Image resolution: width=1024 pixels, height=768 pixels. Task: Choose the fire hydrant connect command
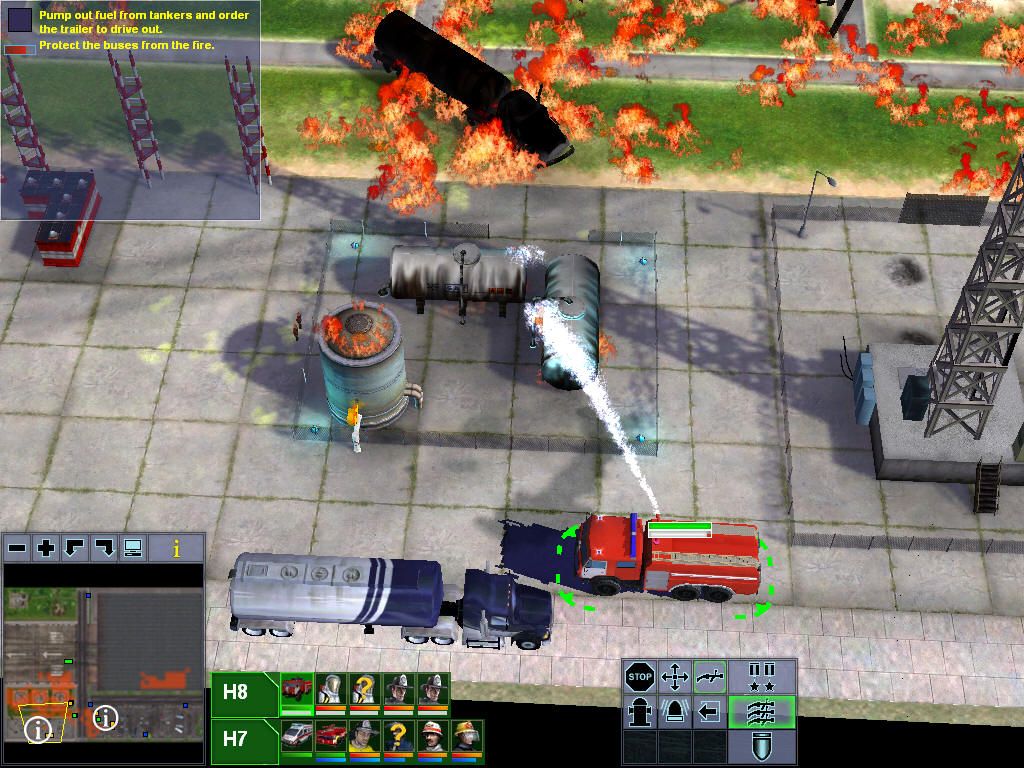click(640, 712)
